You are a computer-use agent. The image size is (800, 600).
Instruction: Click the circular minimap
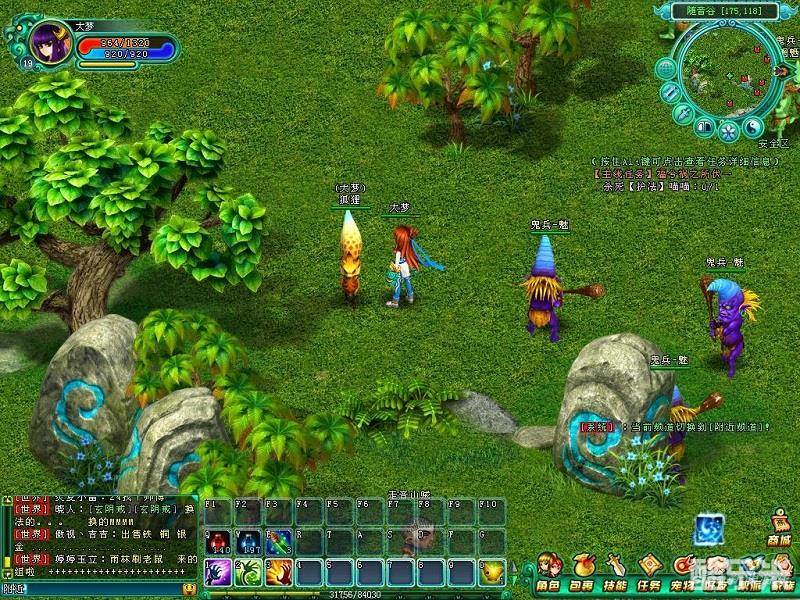(728, 70)
